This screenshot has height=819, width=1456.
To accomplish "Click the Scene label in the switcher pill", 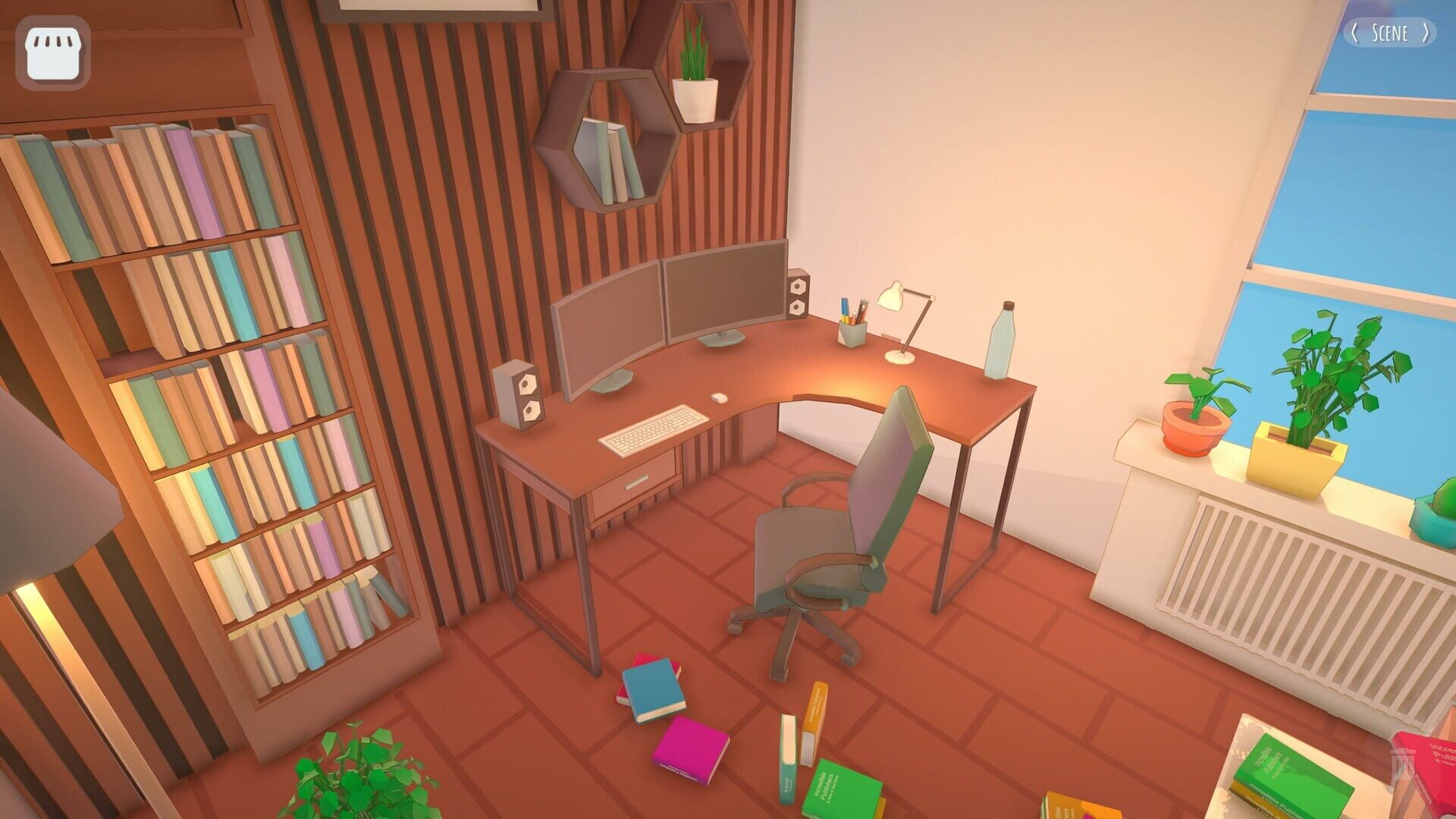I will pyautogui.click(x=1391, y=33).
